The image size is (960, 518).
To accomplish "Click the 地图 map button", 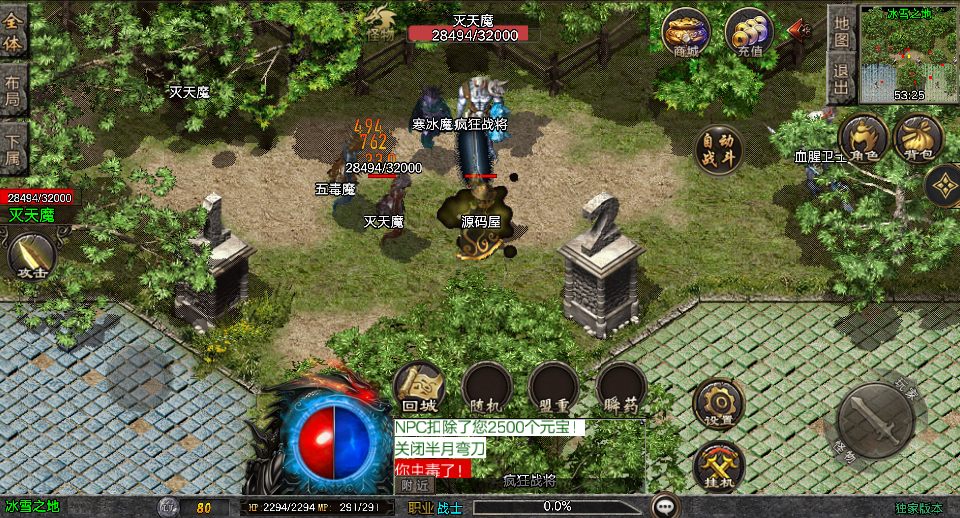I will tap(842, 30).
